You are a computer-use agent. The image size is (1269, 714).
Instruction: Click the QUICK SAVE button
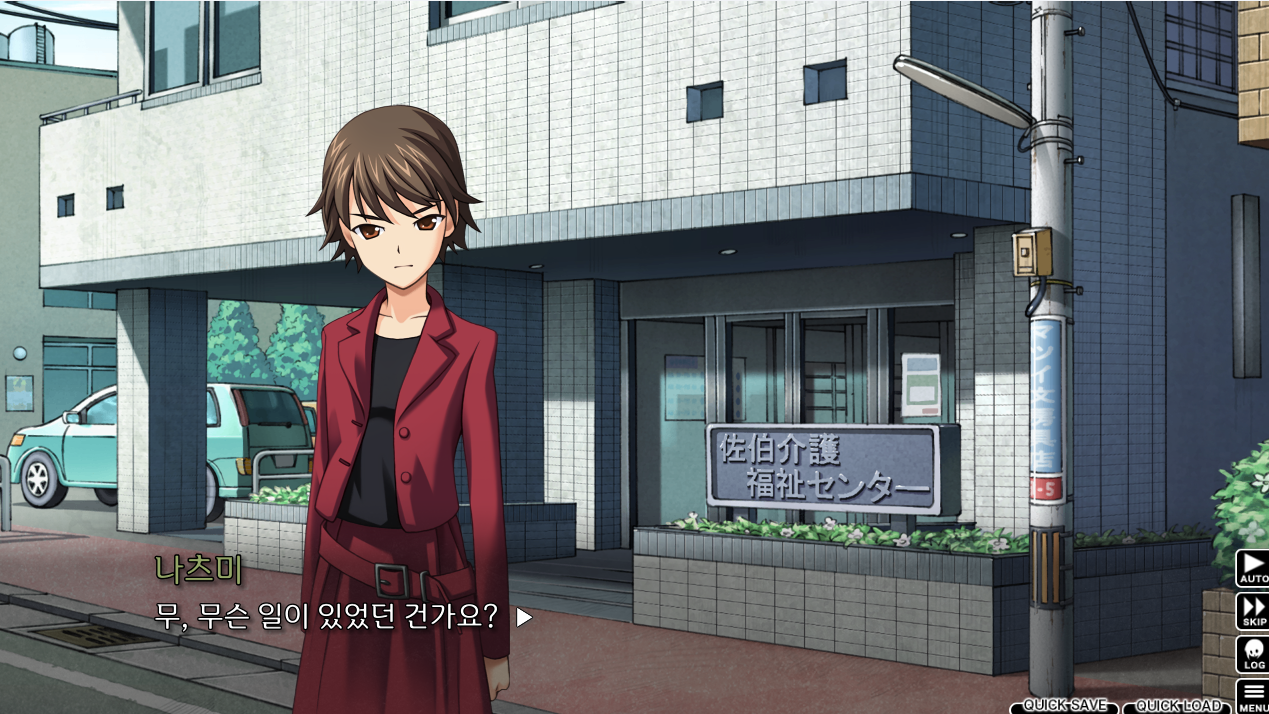1064,706
